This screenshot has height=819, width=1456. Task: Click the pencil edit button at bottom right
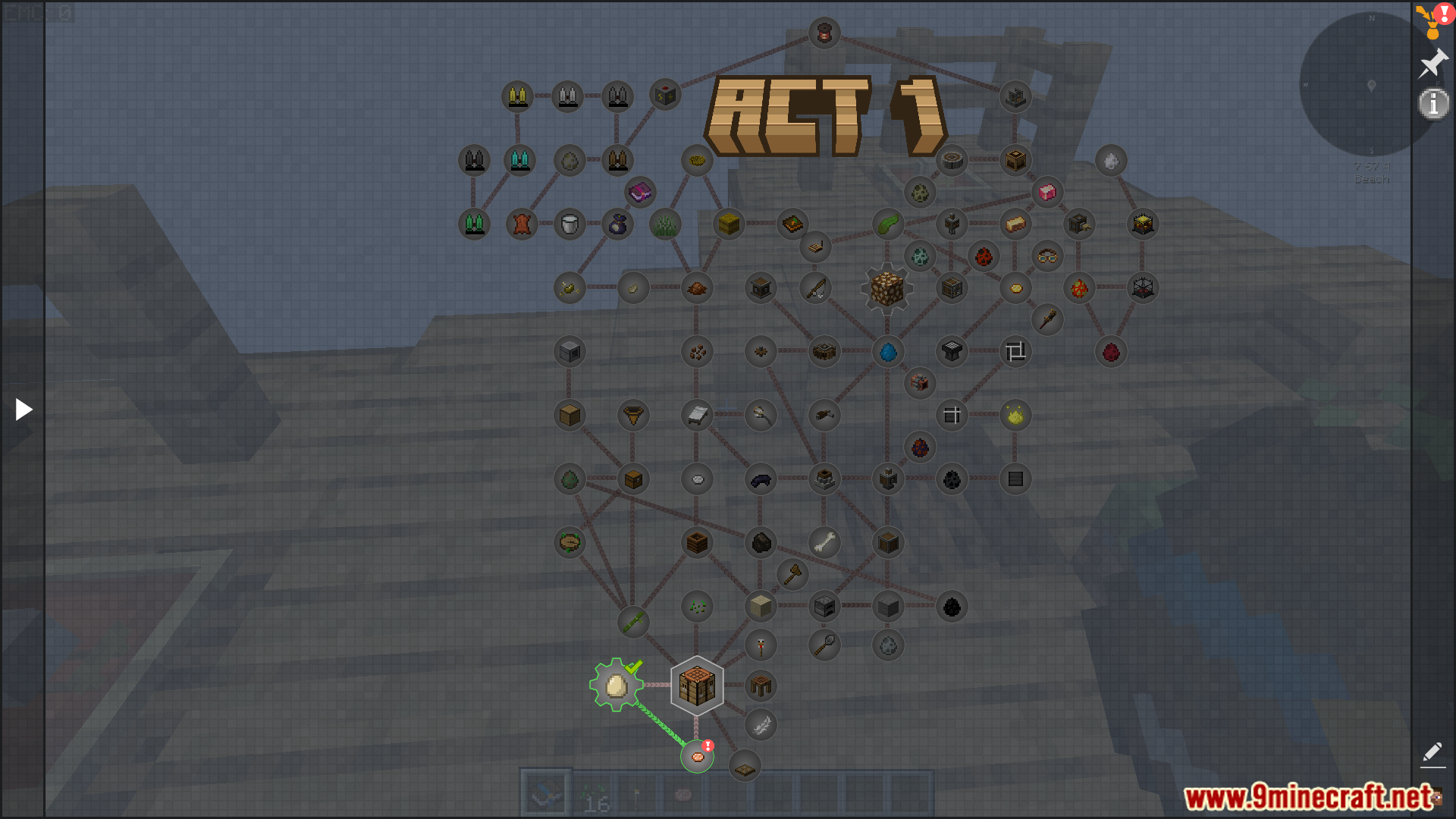pos(1432,754)
